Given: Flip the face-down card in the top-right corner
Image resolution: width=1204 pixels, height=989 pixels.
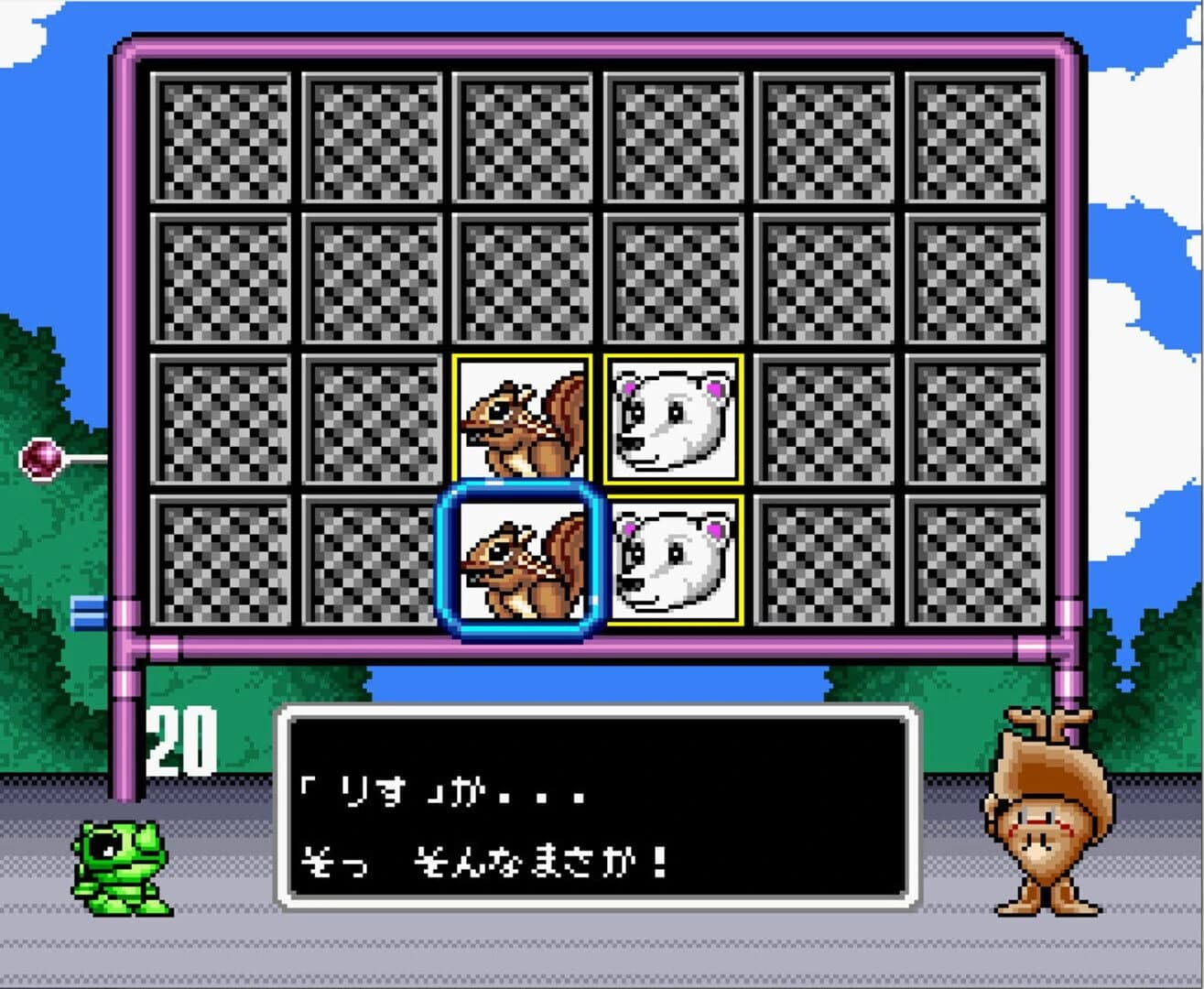Looking at the screenshot, I should pos(975,136).
